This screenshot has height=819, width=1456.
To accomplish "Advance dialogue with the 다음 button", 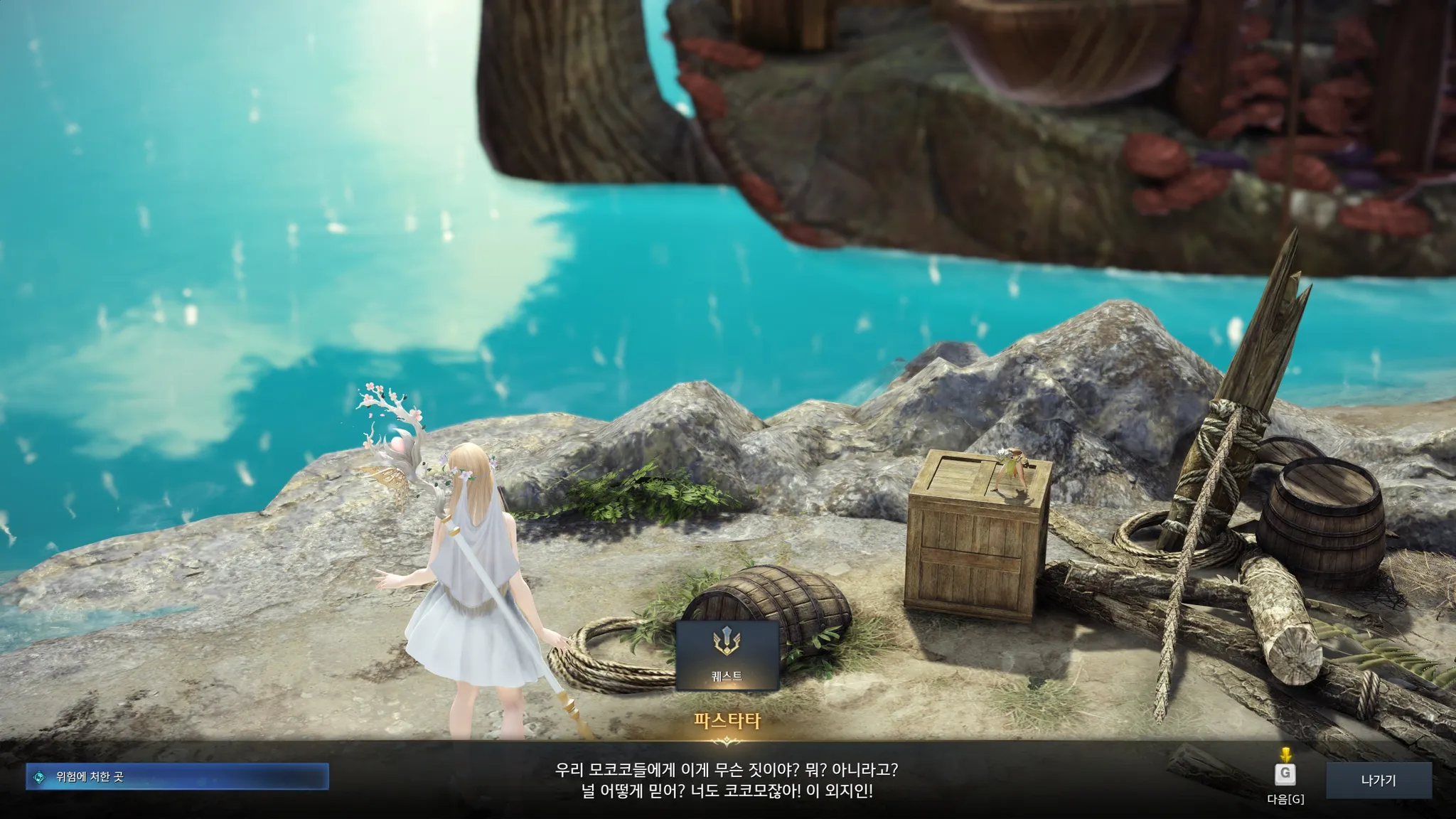I will (x=1285, y=774).
